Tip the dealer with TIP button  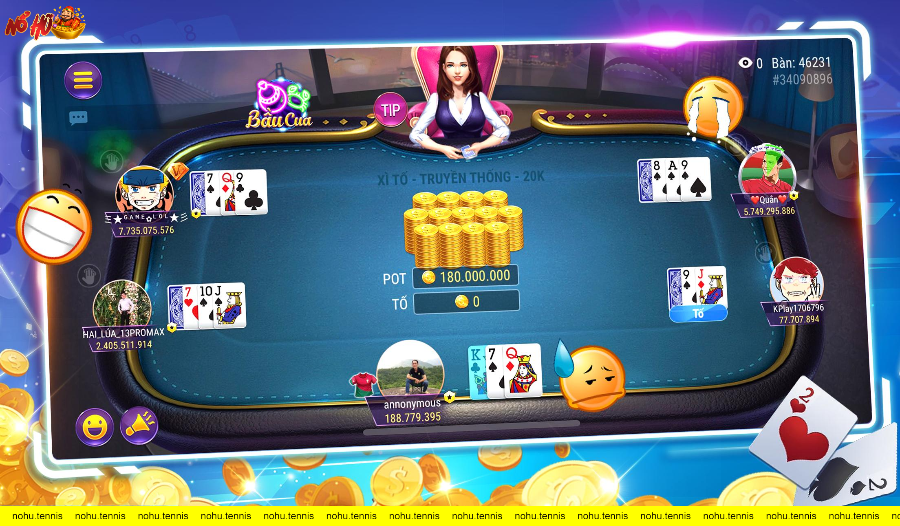(390, 109)
